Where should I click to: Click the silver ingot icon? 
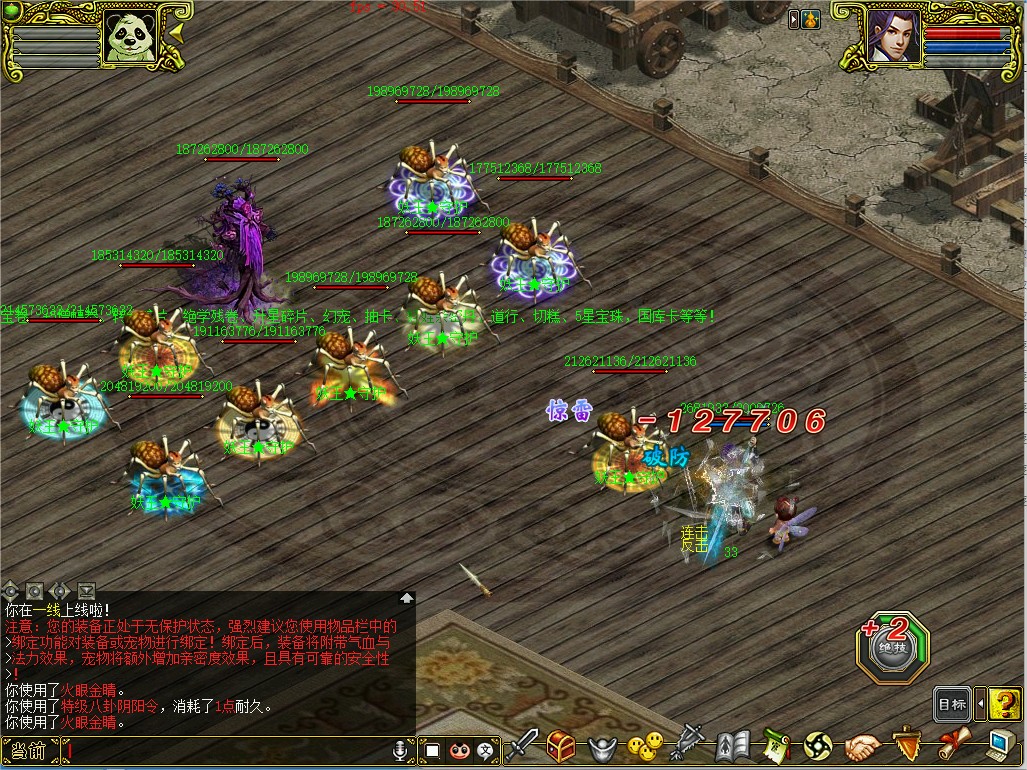[600, 746]
